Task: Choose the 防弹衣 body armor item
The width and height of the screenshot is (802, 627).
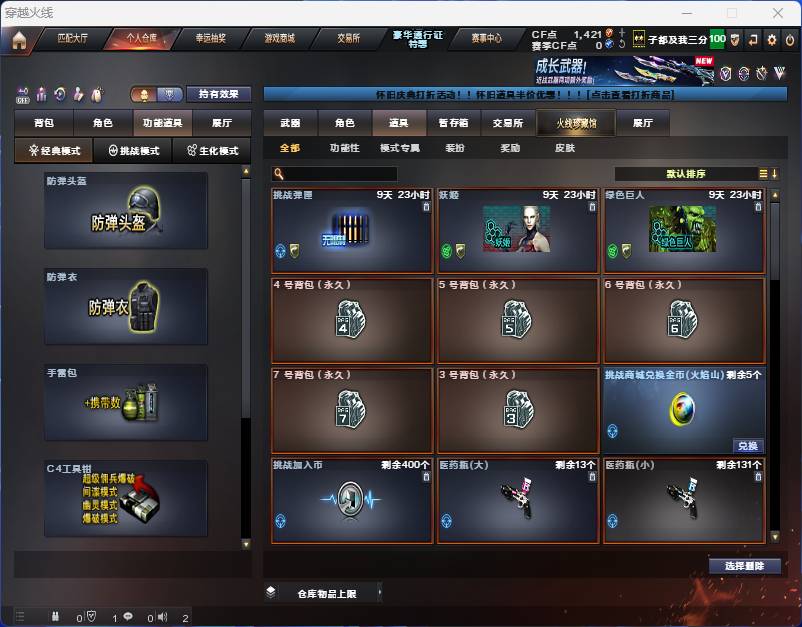Action: click(x=126, y=305)
